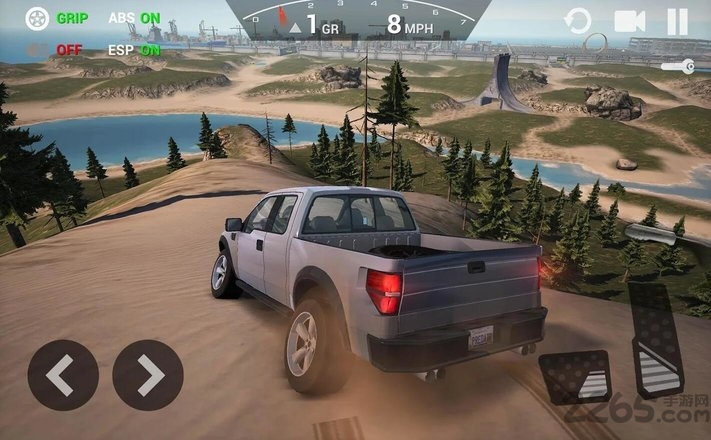Pause the game
711x440 pixels.
678,21
